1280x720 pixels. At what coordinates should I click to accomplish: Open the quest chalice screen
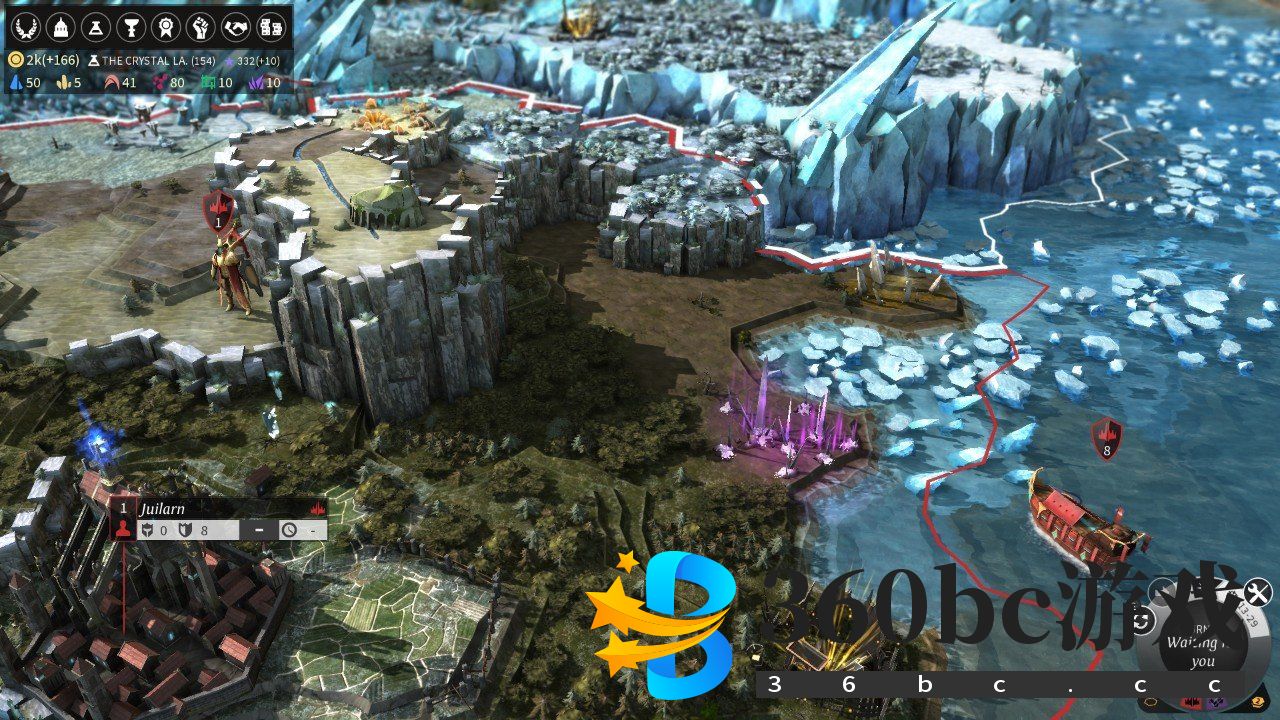tap(131, 26)
